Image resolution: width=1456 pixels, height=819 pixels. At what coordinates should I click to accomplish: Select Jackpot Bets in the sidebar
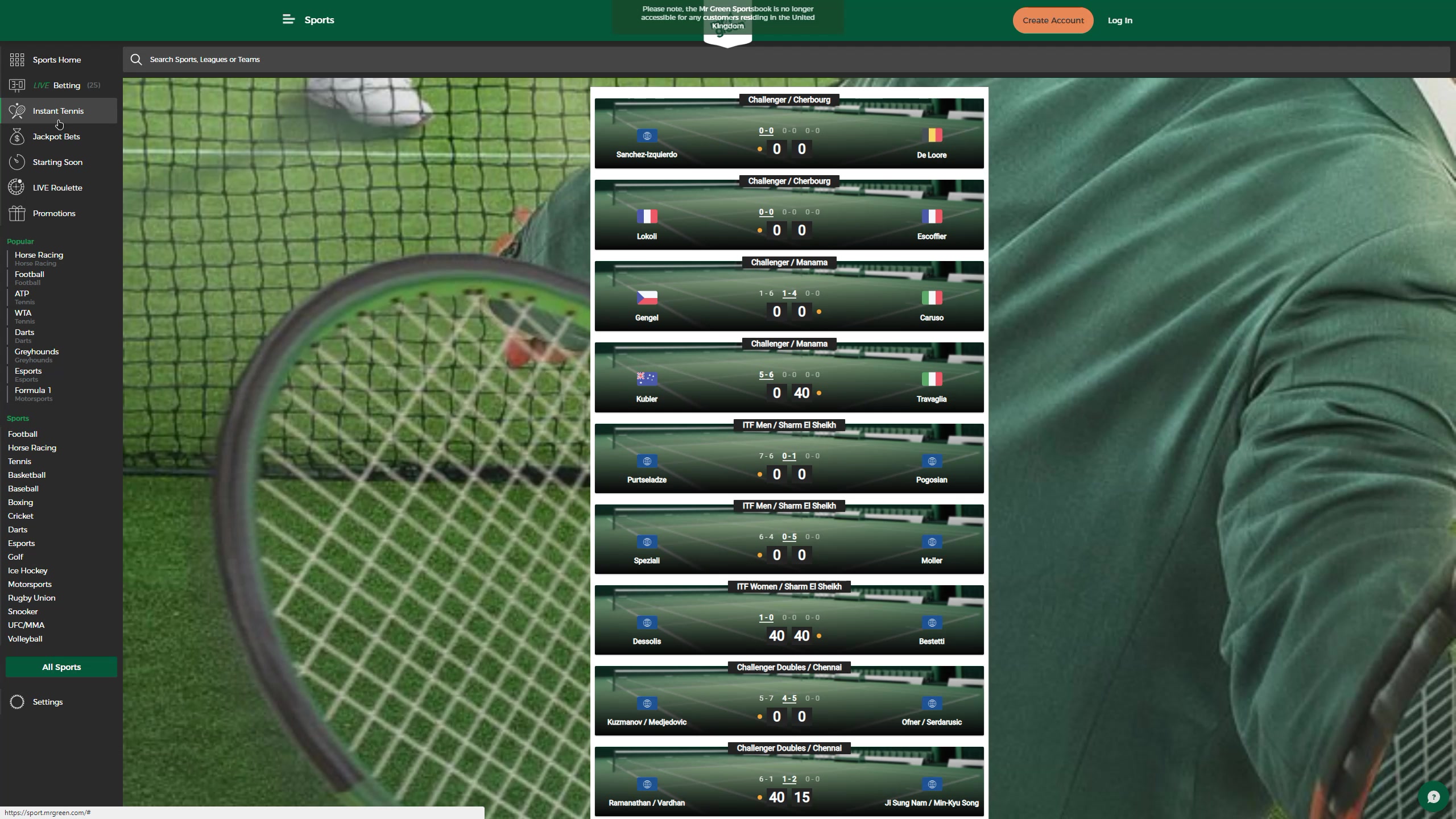[56, 136]
